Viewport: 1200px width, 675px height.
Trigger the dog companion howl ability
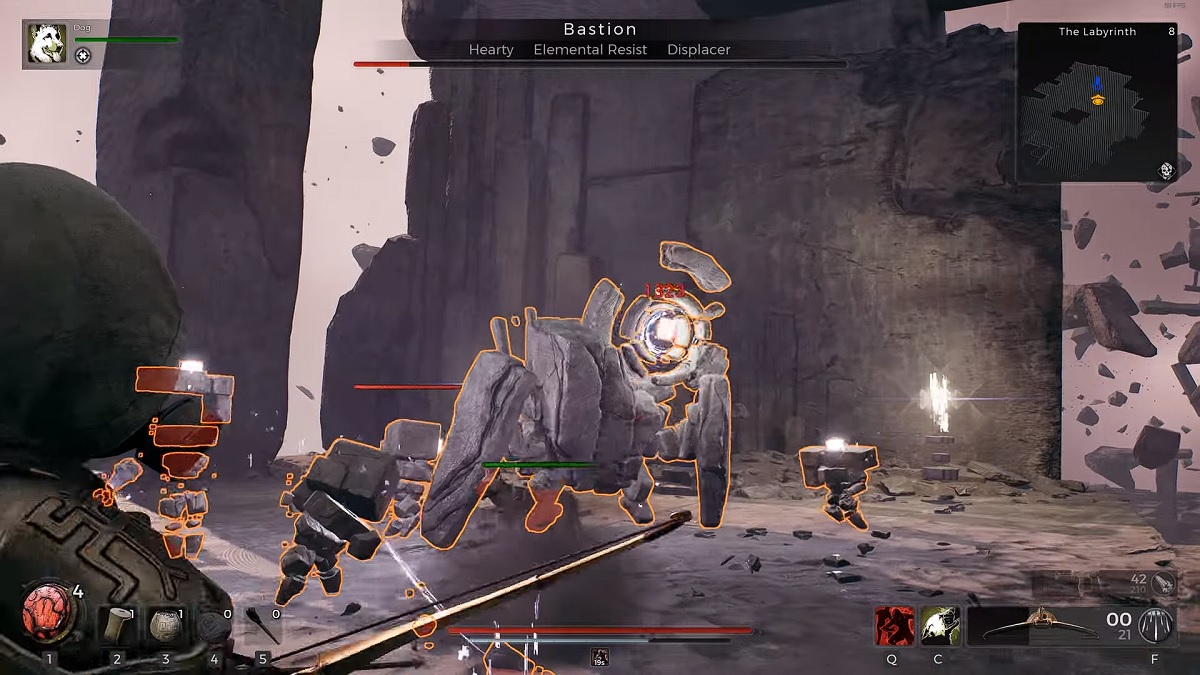940,626
